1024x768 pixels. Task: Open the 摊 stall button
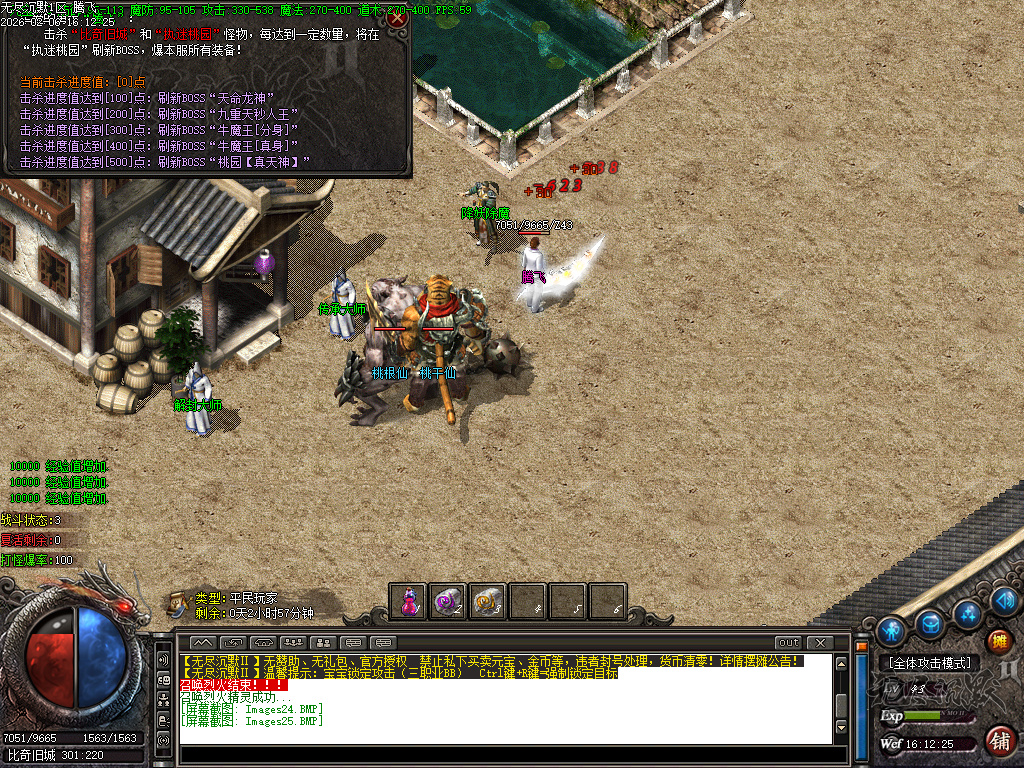(x=998, y=641)
